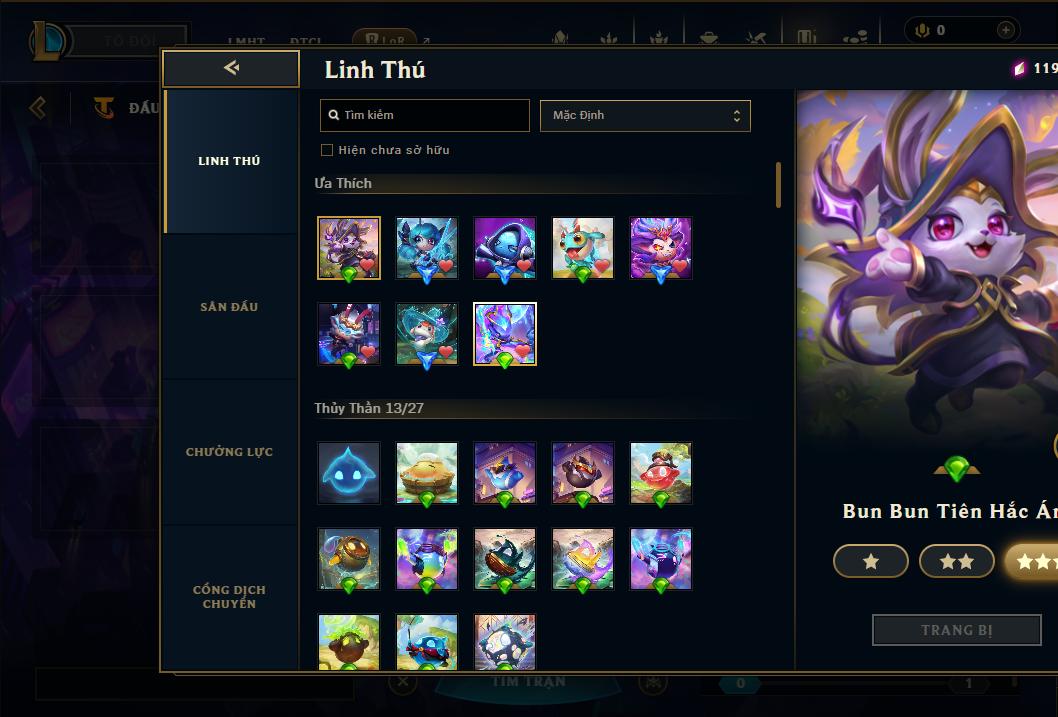This screenshot has width=1058, height=717.
Task: Select the white-bordered purple crystal favorite
Action: [505, 334]
